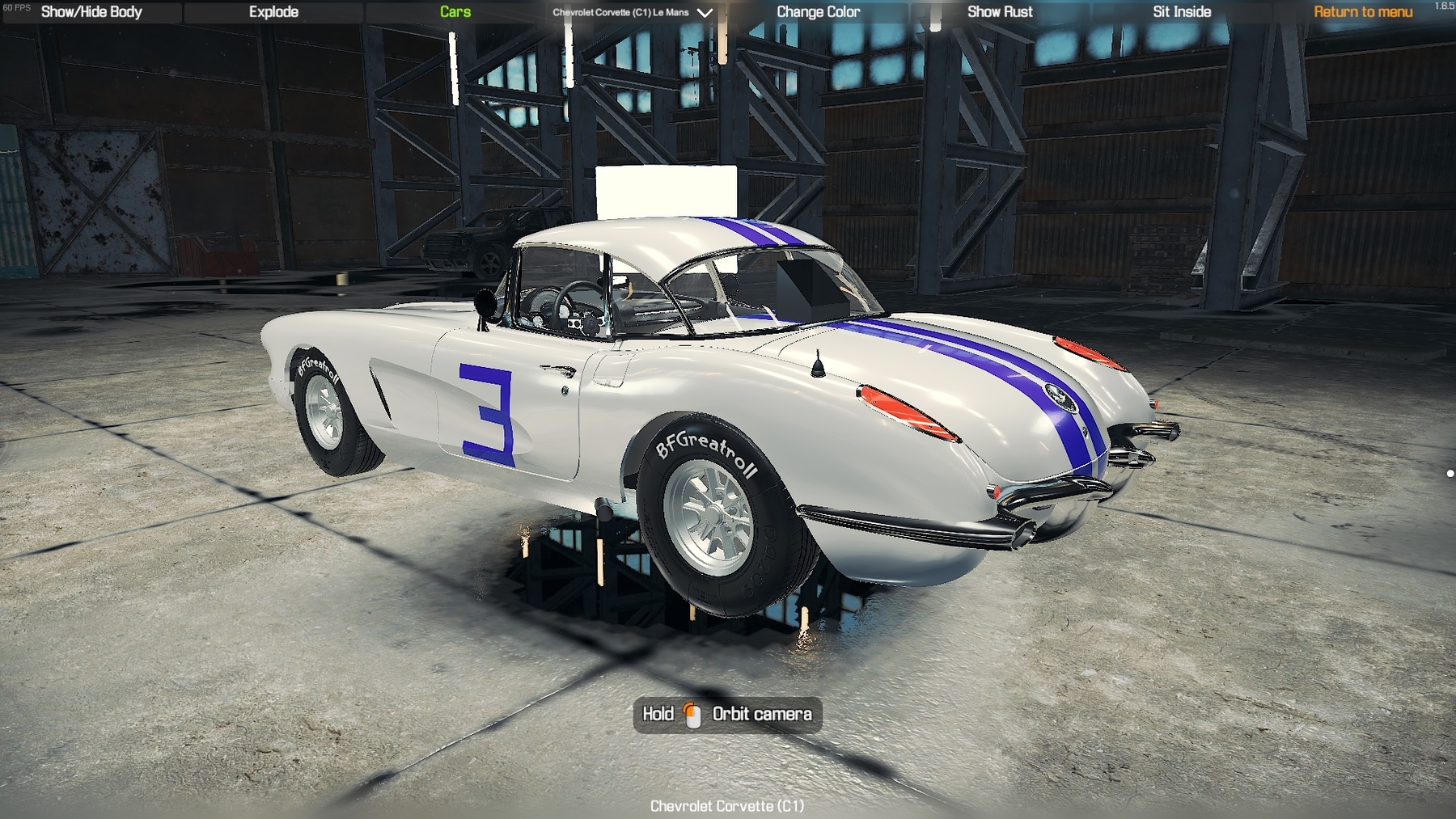1456x819 pixels.
Task: Toggle Show/Hide Body option
Action: coord(91,12)
